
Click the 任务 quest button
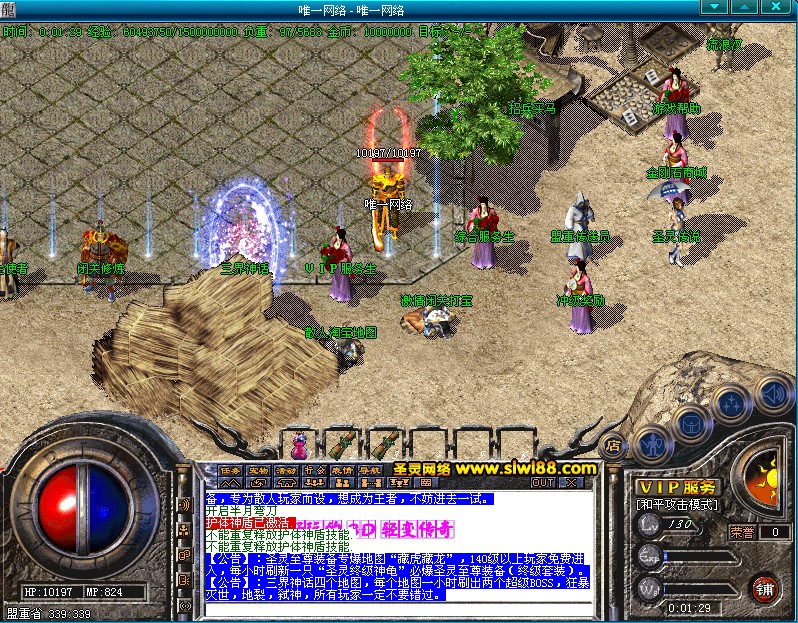point(231,469)
